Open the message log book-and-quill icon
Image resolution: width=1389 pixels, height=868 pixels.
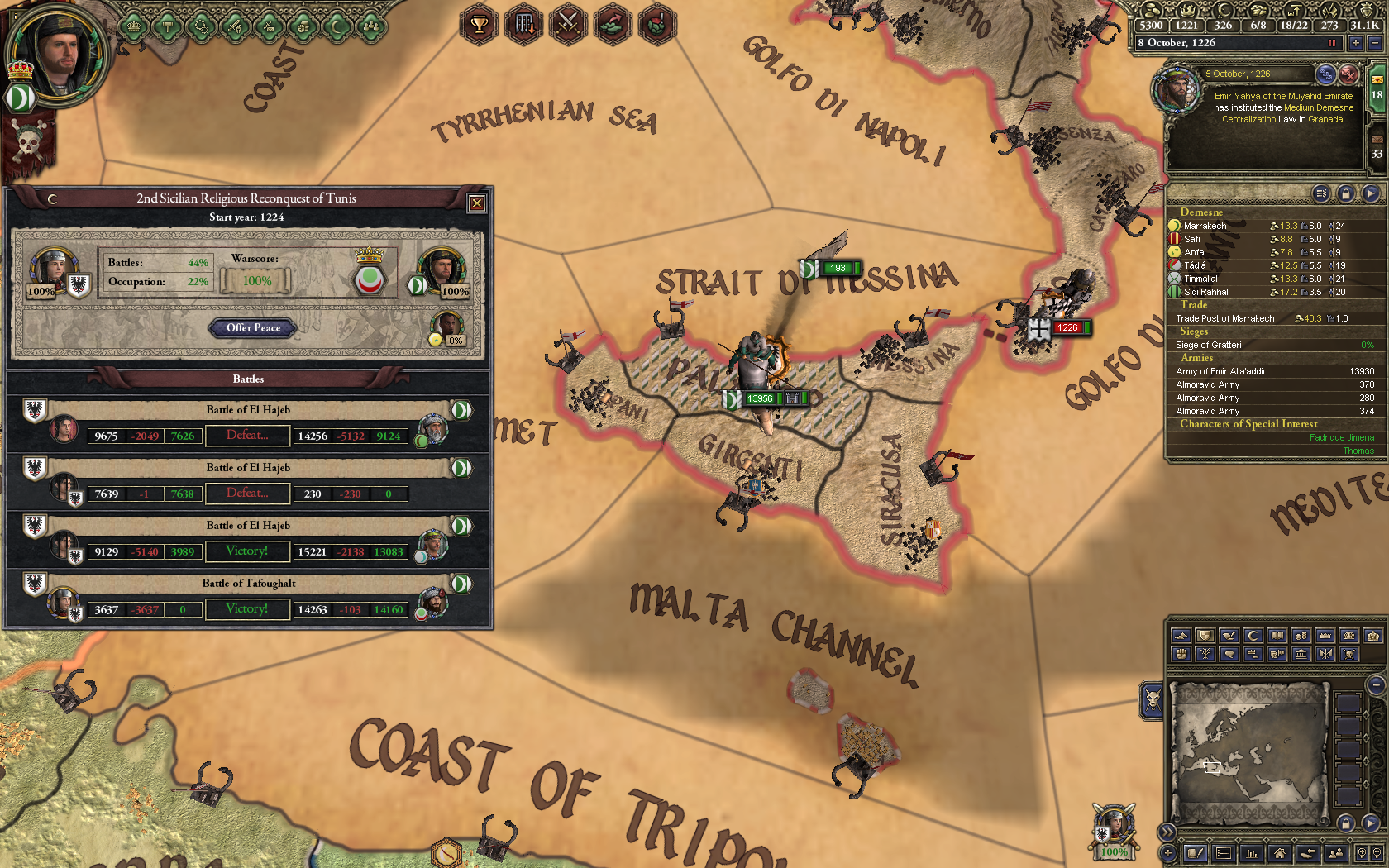pyautogui.click(x=1196, y=853)
